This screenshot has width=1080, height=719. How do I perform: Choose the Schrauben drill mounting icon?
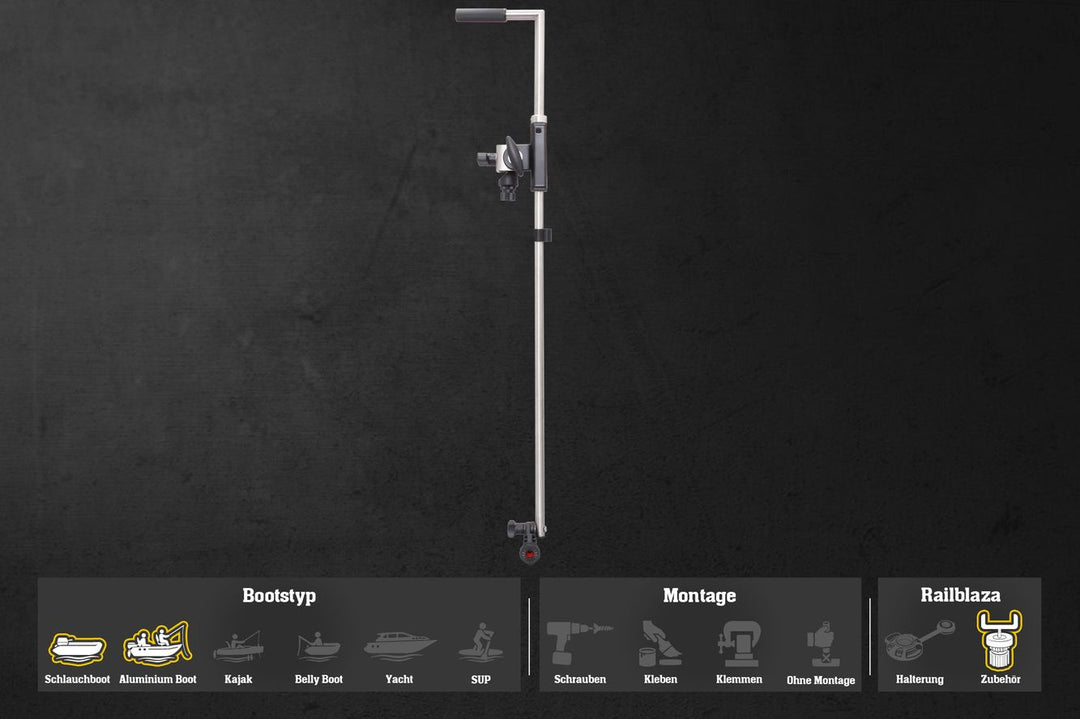580,642
